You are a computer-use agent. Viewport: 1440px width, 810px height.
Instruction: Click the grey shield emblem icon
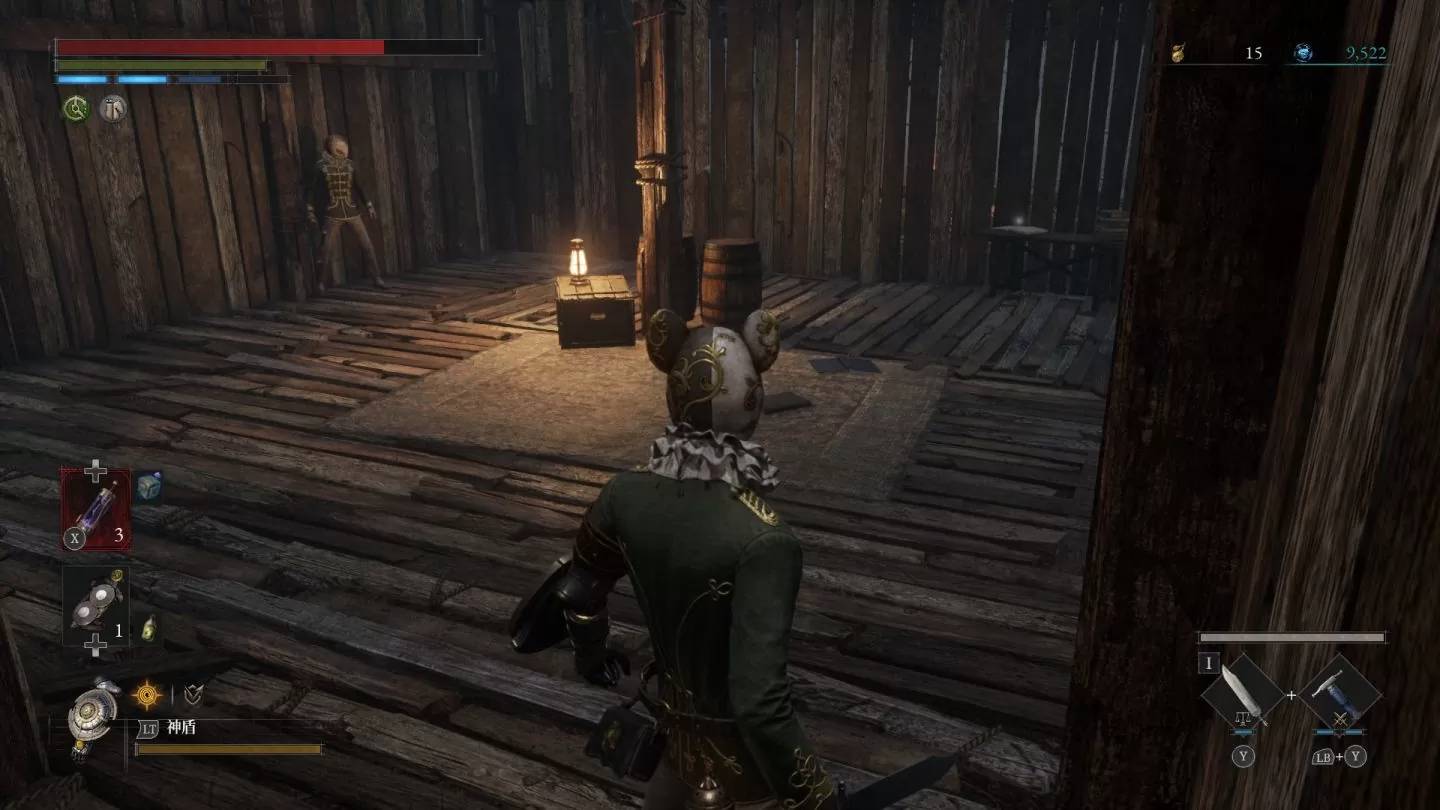[x=193, y=694]
